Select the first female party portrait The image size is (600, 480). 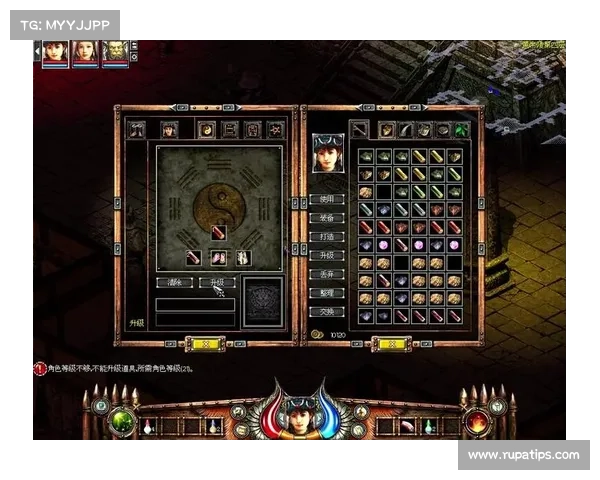tap(55, 53)
